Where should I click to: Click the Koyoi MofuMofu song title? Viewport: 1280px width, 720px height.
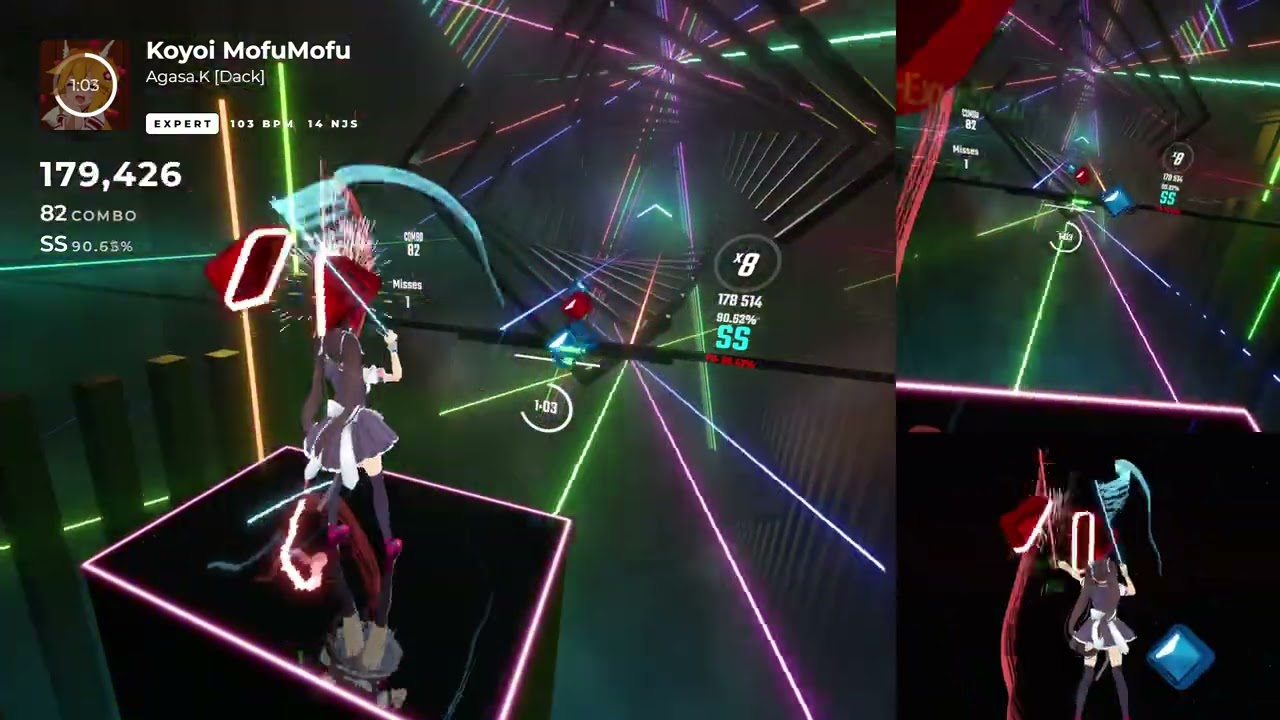[248, 51]
